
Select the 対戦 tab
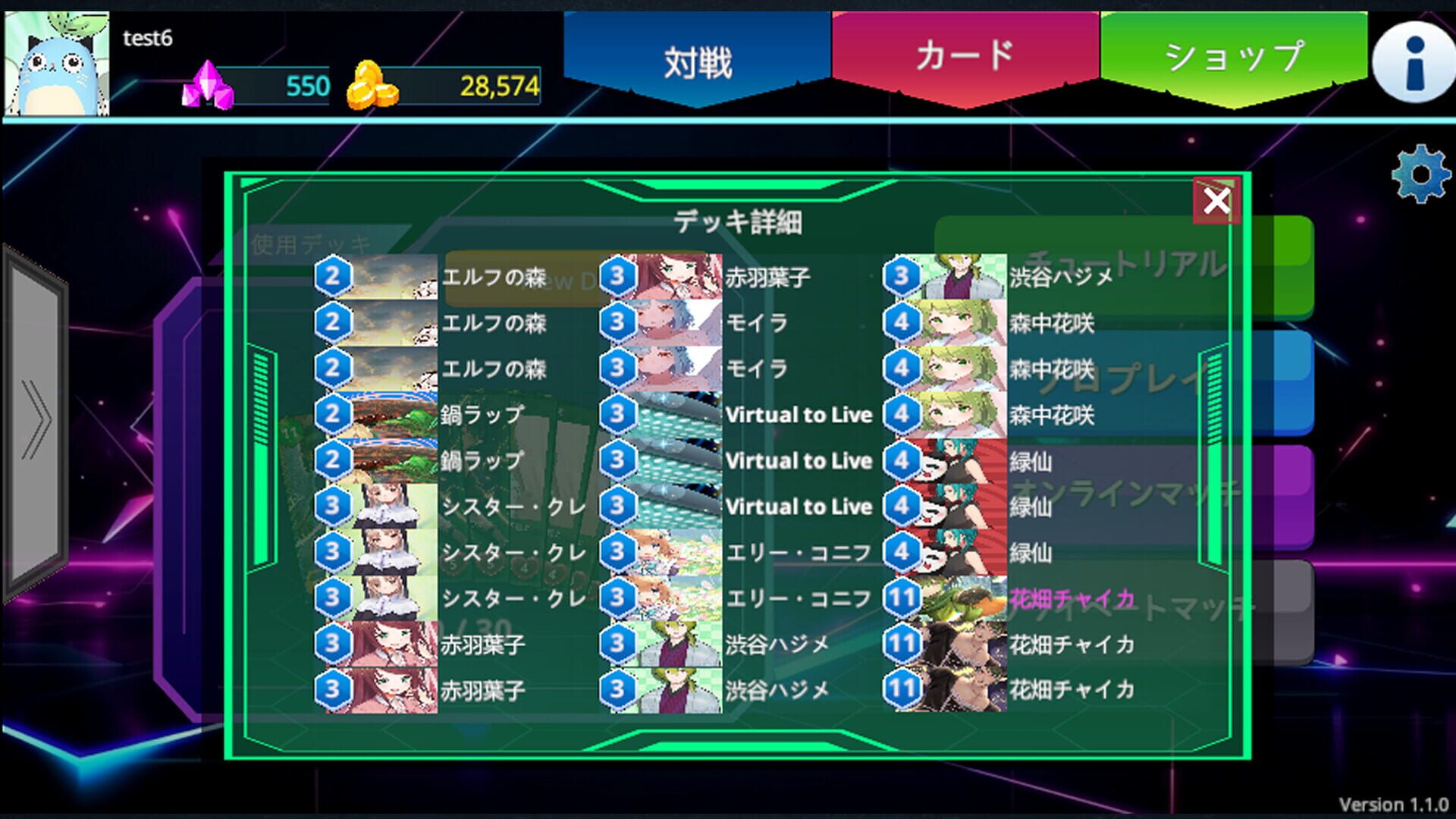pos(698,55)
